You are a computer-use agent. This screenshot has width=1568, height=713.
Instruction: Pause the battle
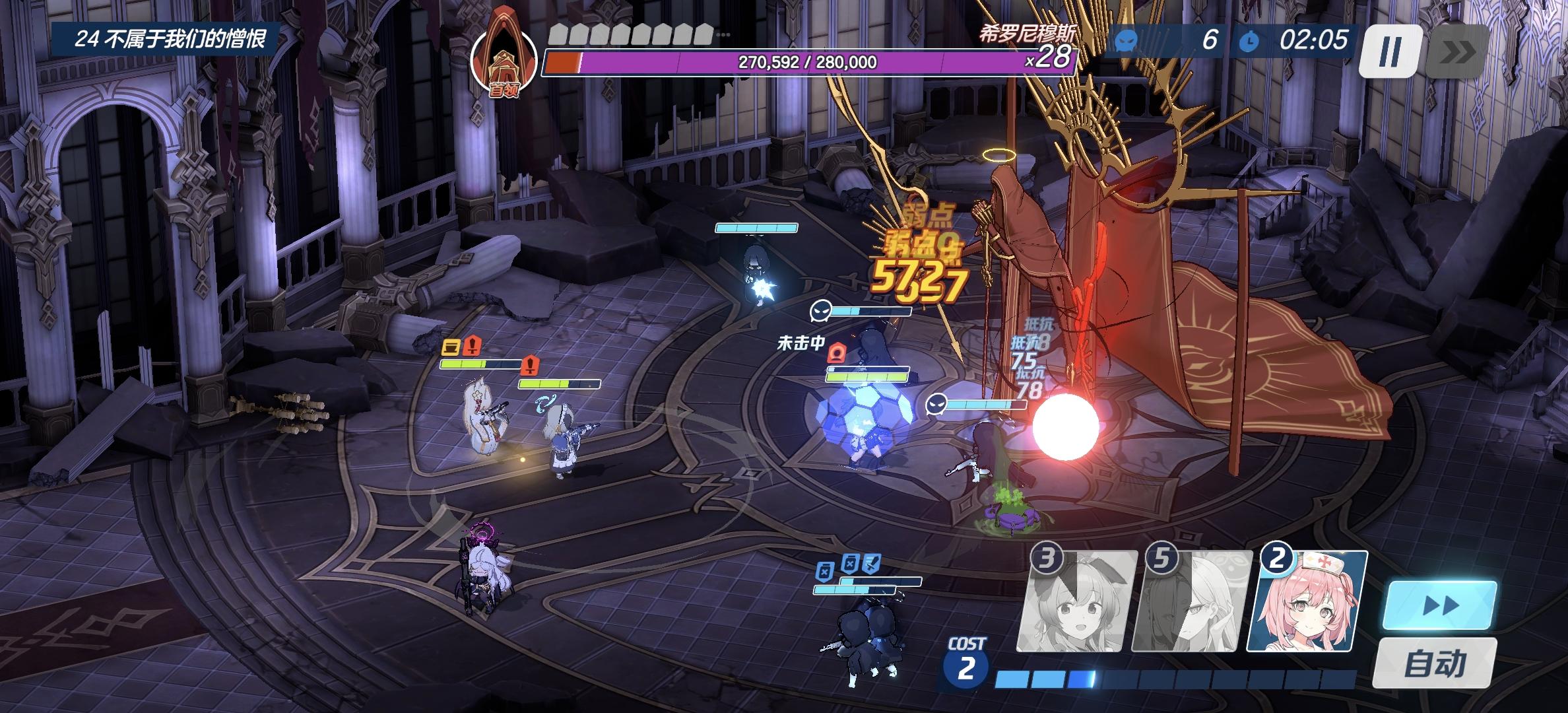(x=1389, y=51)
